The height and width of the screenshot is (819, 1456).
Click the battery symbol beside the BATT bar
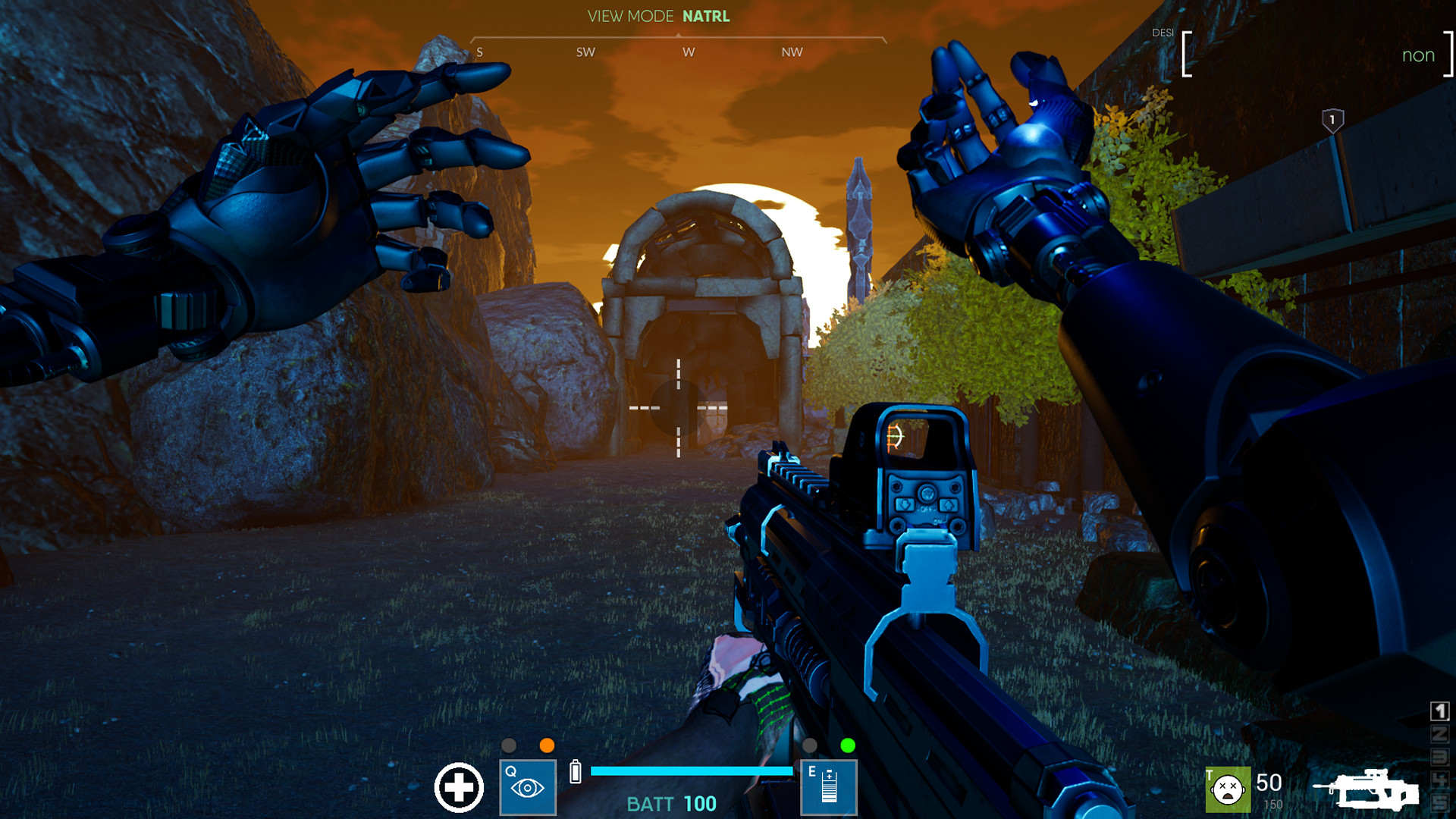(577, 773)
